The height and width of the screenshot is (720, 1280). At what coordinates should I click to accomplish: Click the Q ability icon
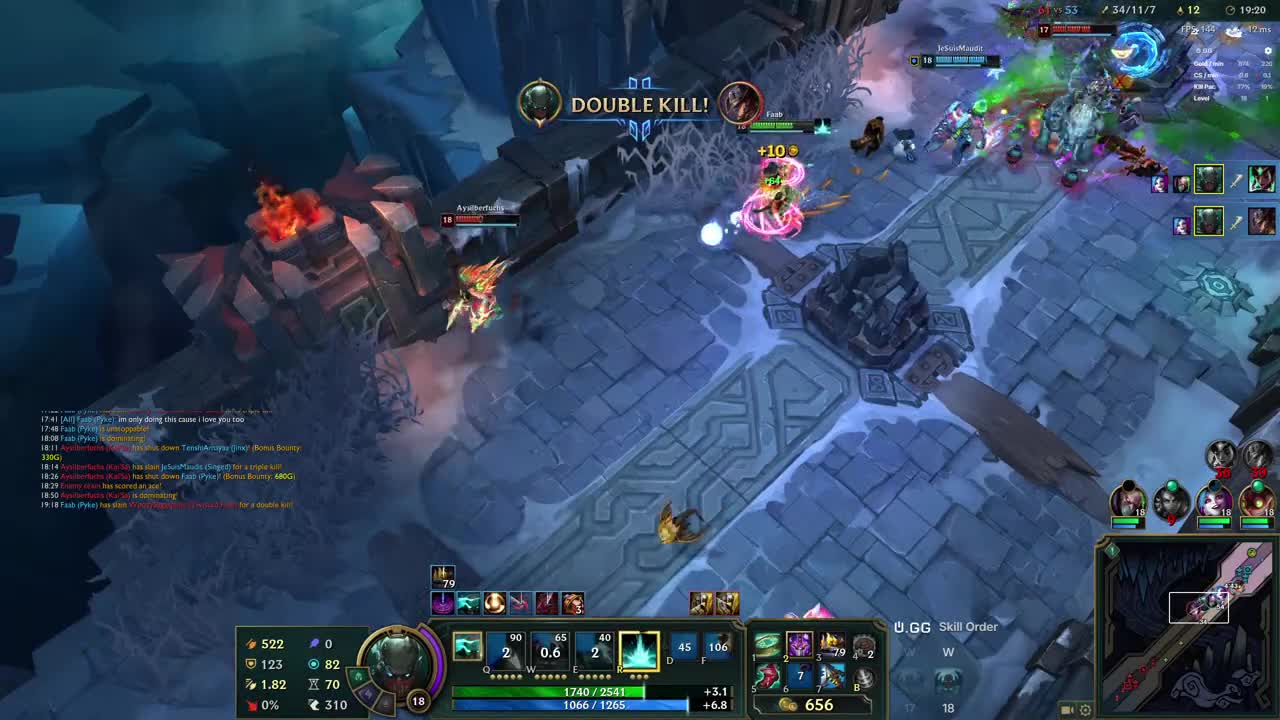[x=507, y=651]
